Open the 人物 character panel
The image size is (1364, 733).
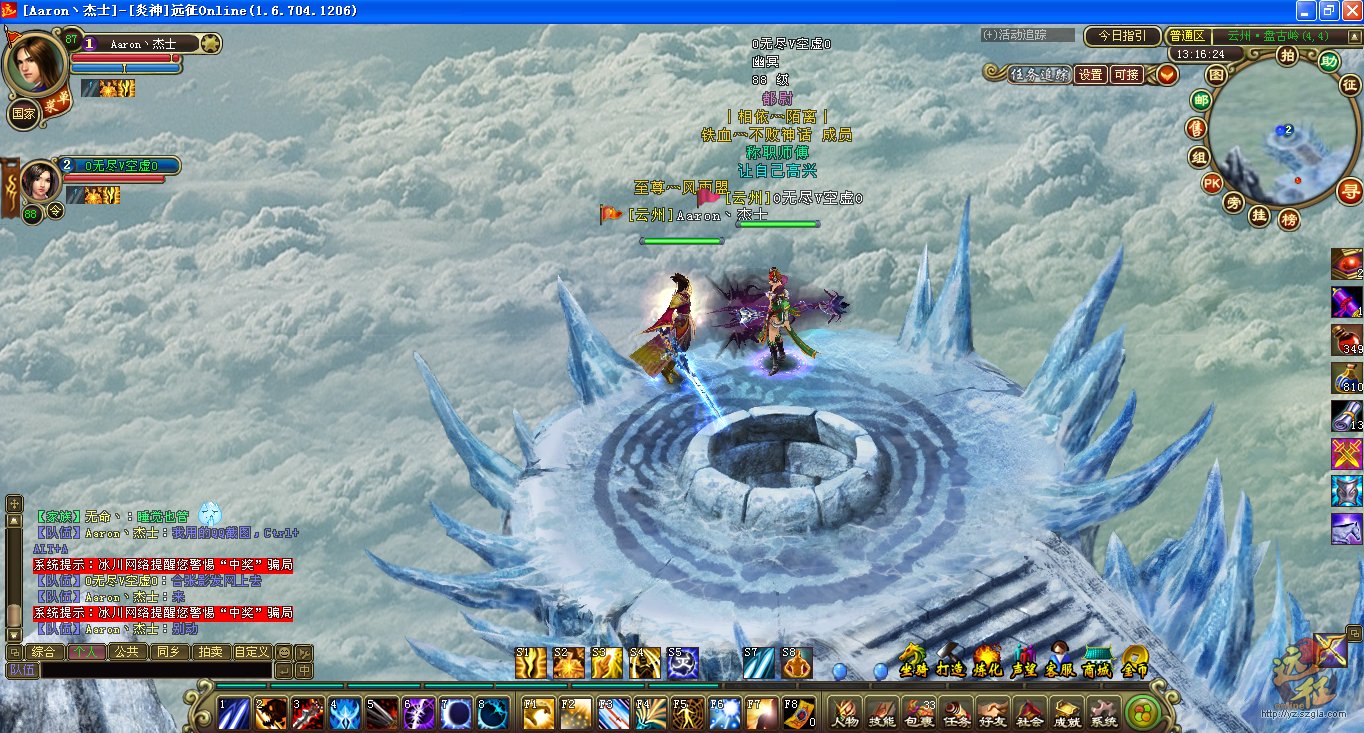tap(845, 712)
